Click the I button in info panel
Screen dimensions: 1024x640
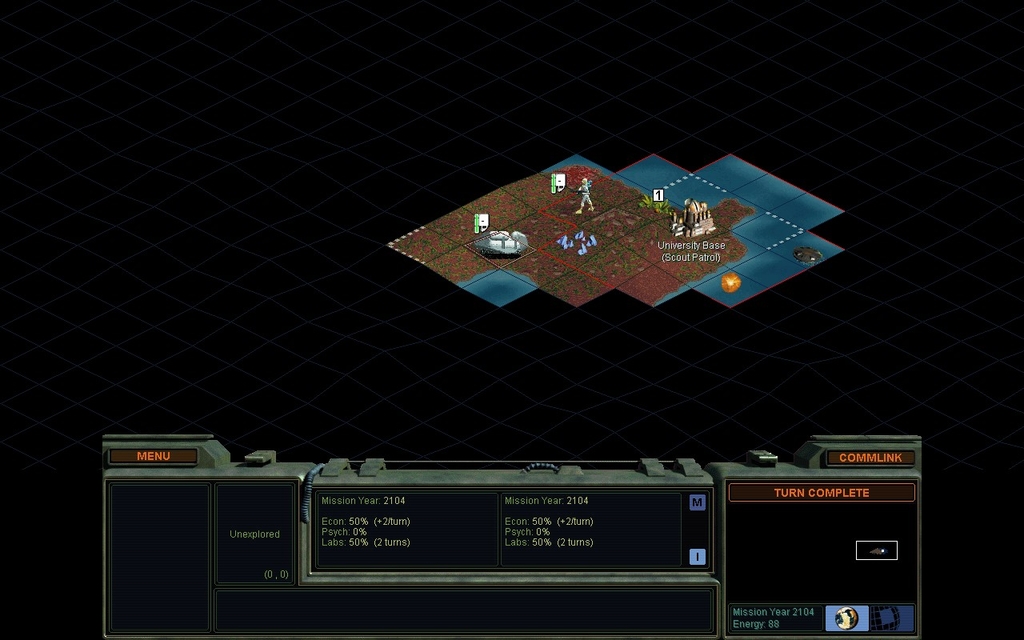pos(697,557)
